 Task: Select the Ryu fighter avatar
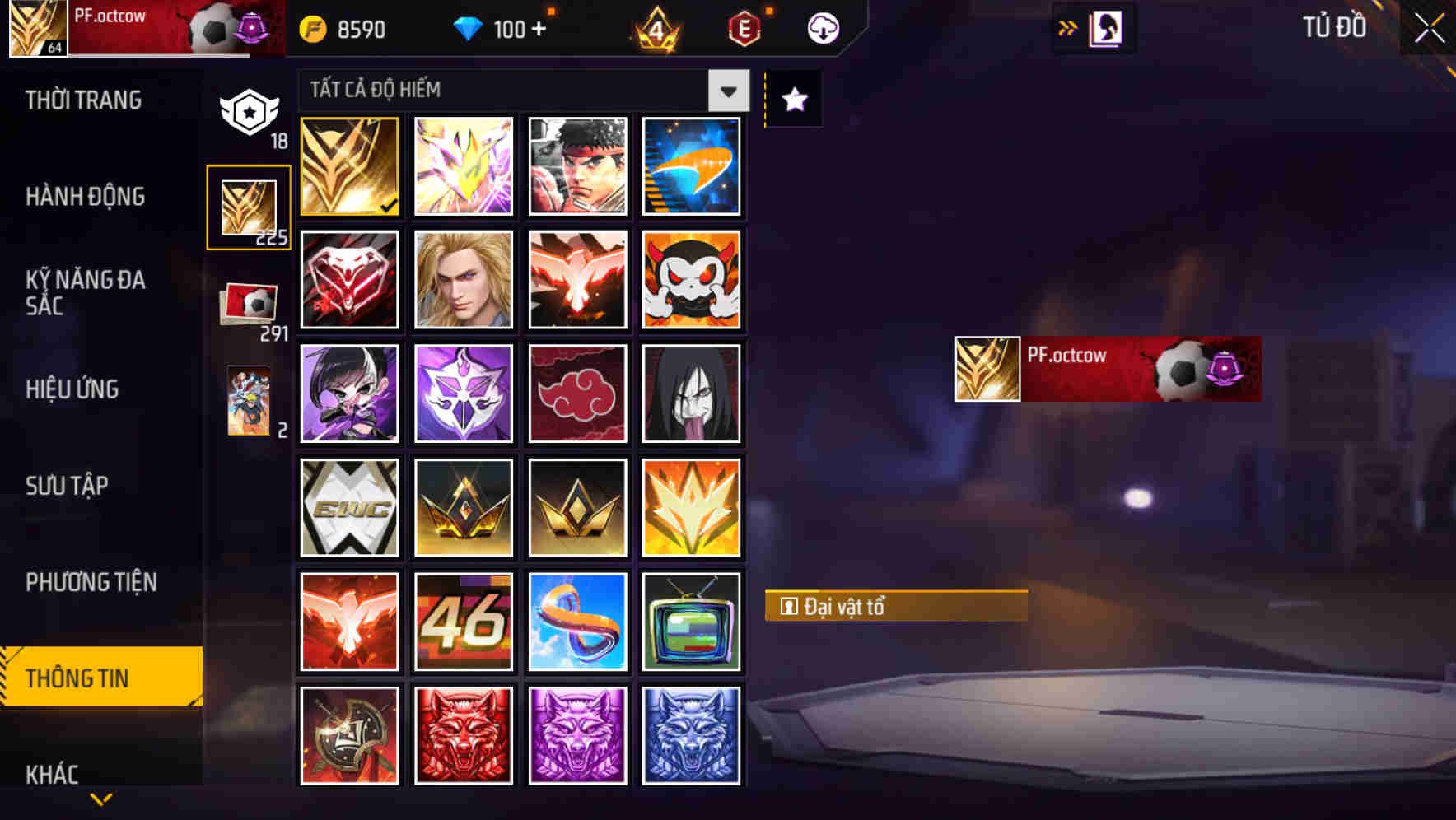click(577, 166)
